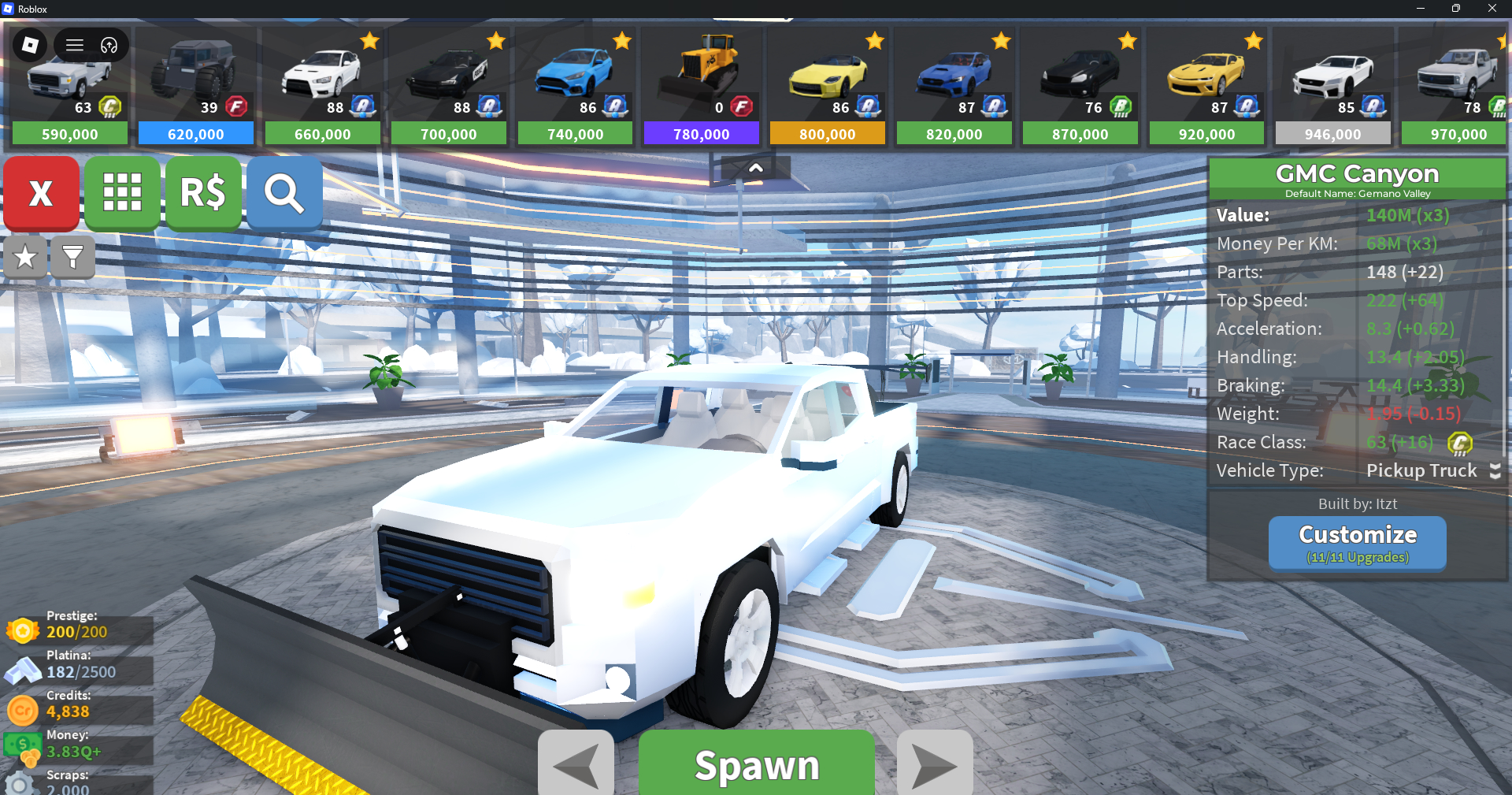The image size is (1512, 795).
Task: Spawn the GMC Canyon vehicle
Action: pos(756,764)
